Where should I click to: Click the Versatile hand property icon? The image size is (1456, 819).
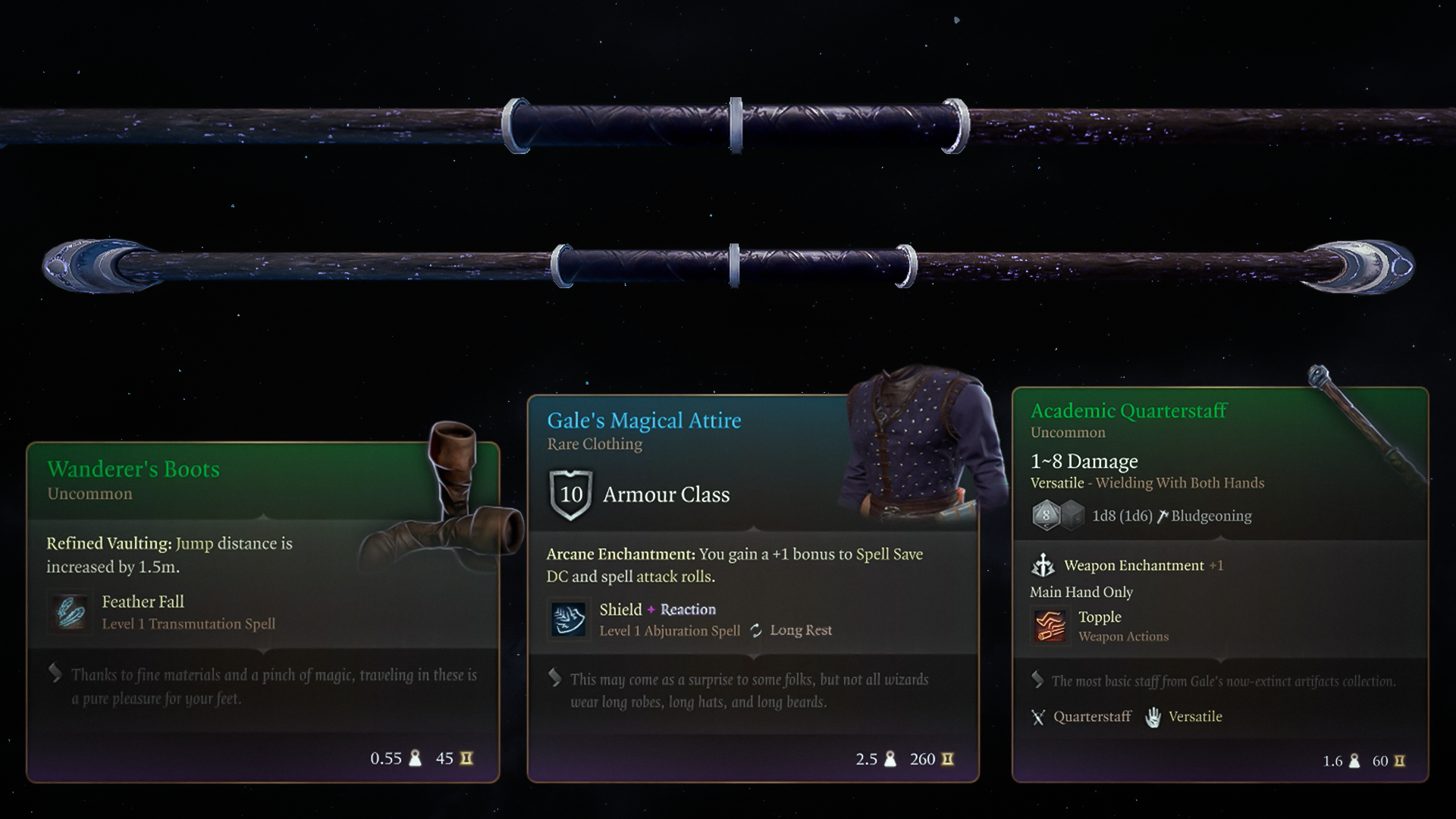1153,717
